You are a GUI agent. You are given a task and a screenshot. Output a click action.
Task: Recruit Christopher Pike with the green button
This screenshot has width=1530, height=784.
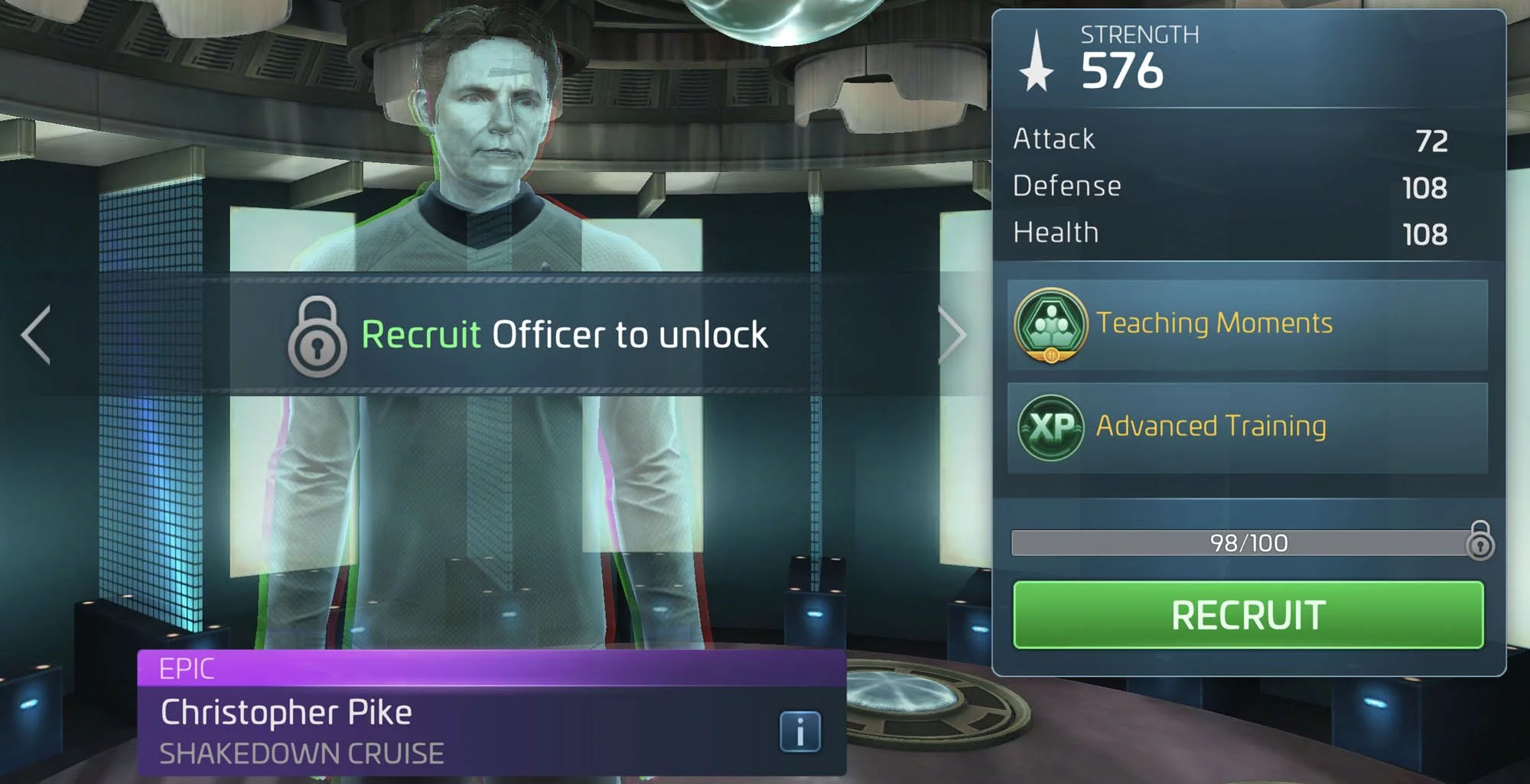(x=1248, y=615)
